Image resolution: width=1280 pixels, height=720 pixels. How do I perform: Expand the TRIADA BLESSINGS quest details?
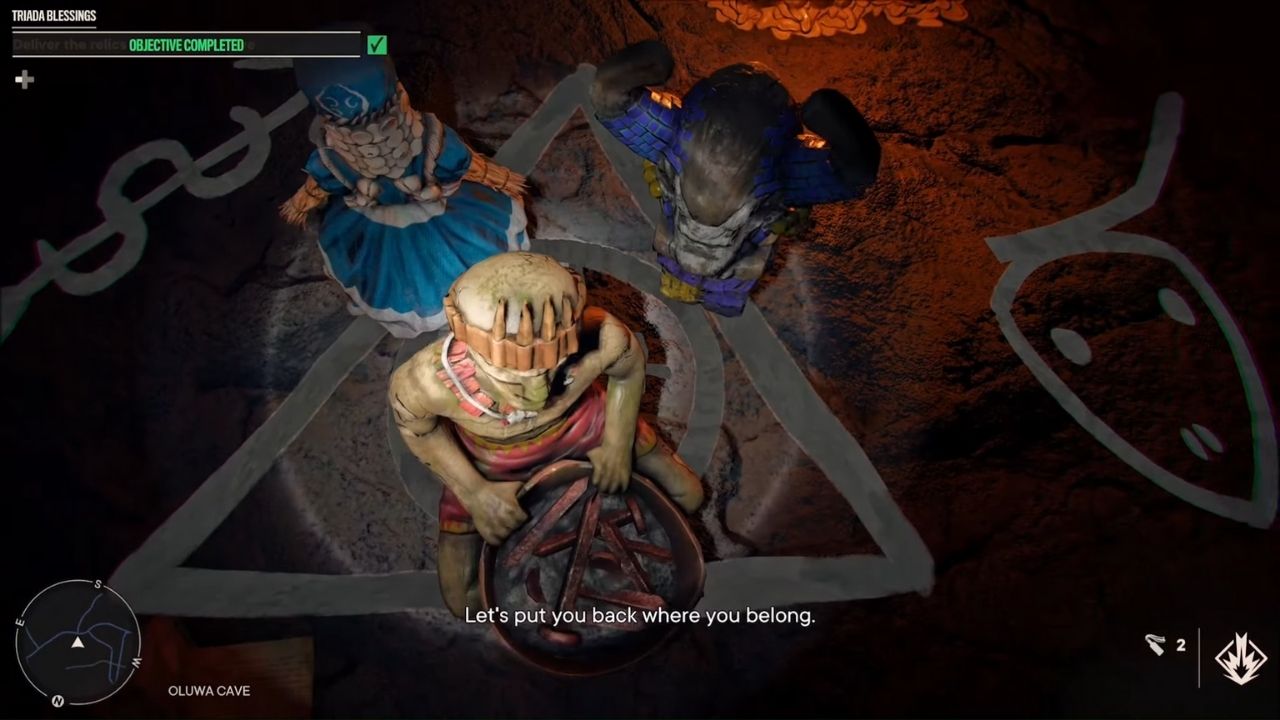click(x=55, y=16)
